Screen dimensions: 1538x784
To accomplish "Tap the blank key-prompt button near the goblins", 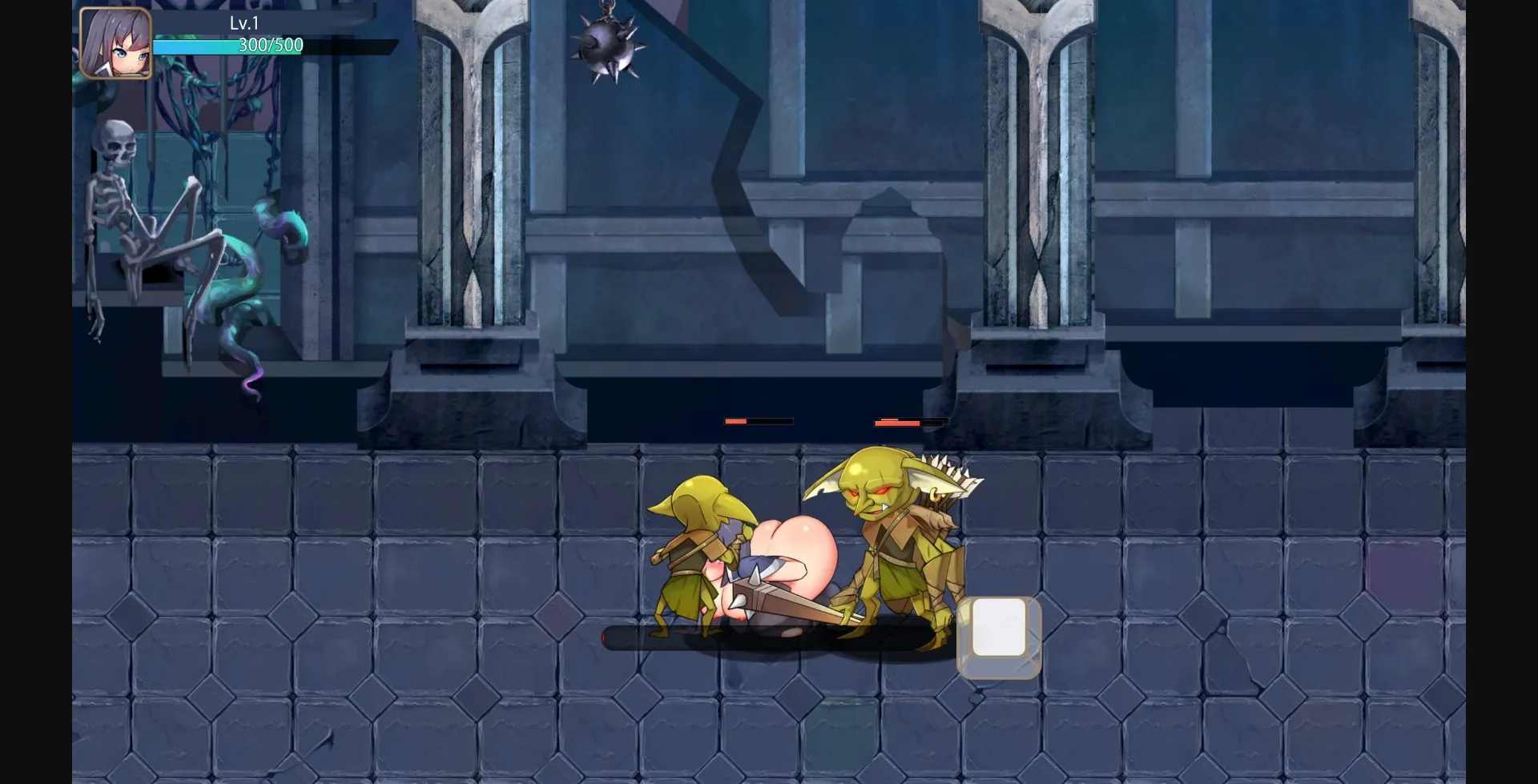I will pyautogui.click(x=998, y=637).
